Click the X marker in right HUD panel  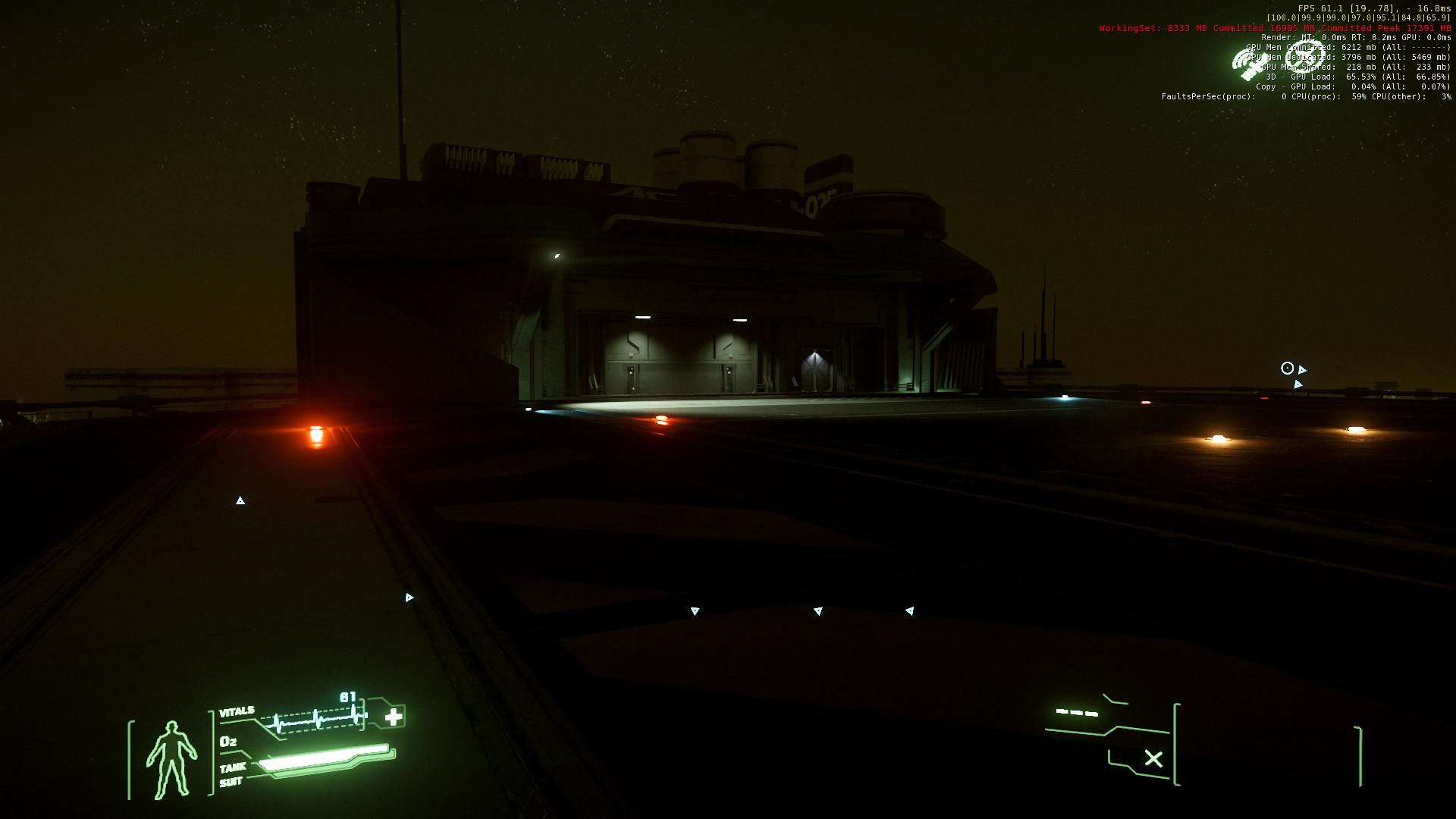[x=1153, y=756]
